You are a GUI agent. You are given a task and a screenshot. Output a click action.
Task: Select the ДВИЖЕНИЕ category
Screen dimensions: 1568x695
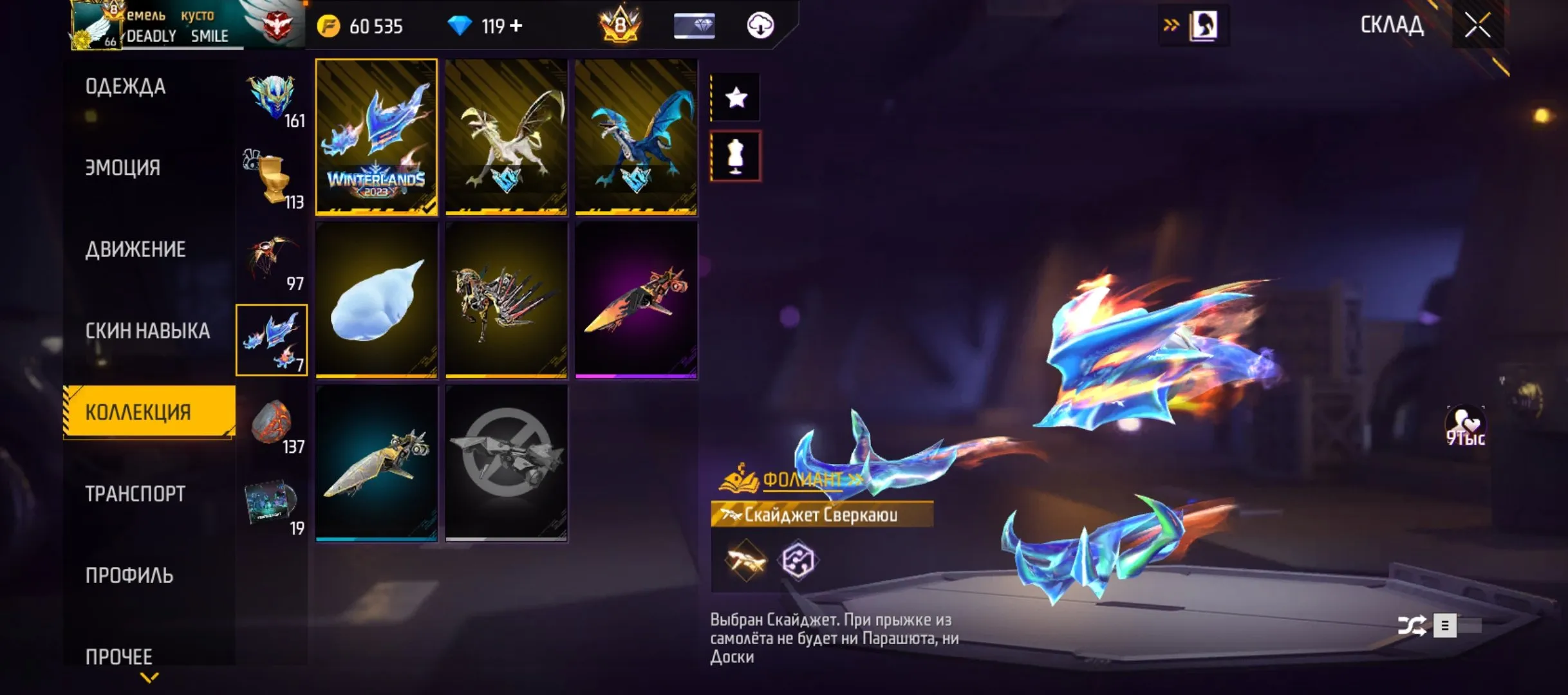[x=136, y=250]
